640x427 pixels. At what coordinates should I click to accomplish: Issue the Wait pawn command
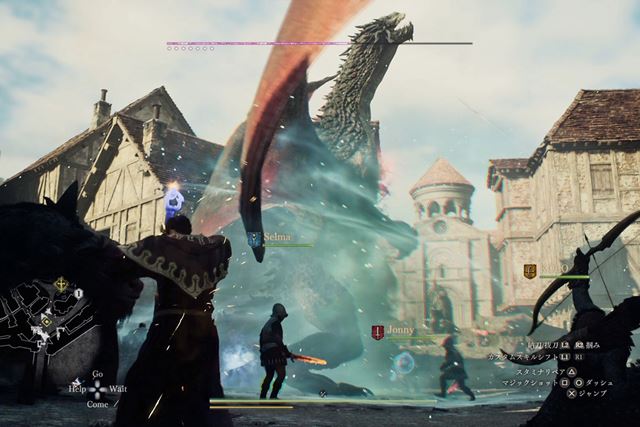[117, 388]
